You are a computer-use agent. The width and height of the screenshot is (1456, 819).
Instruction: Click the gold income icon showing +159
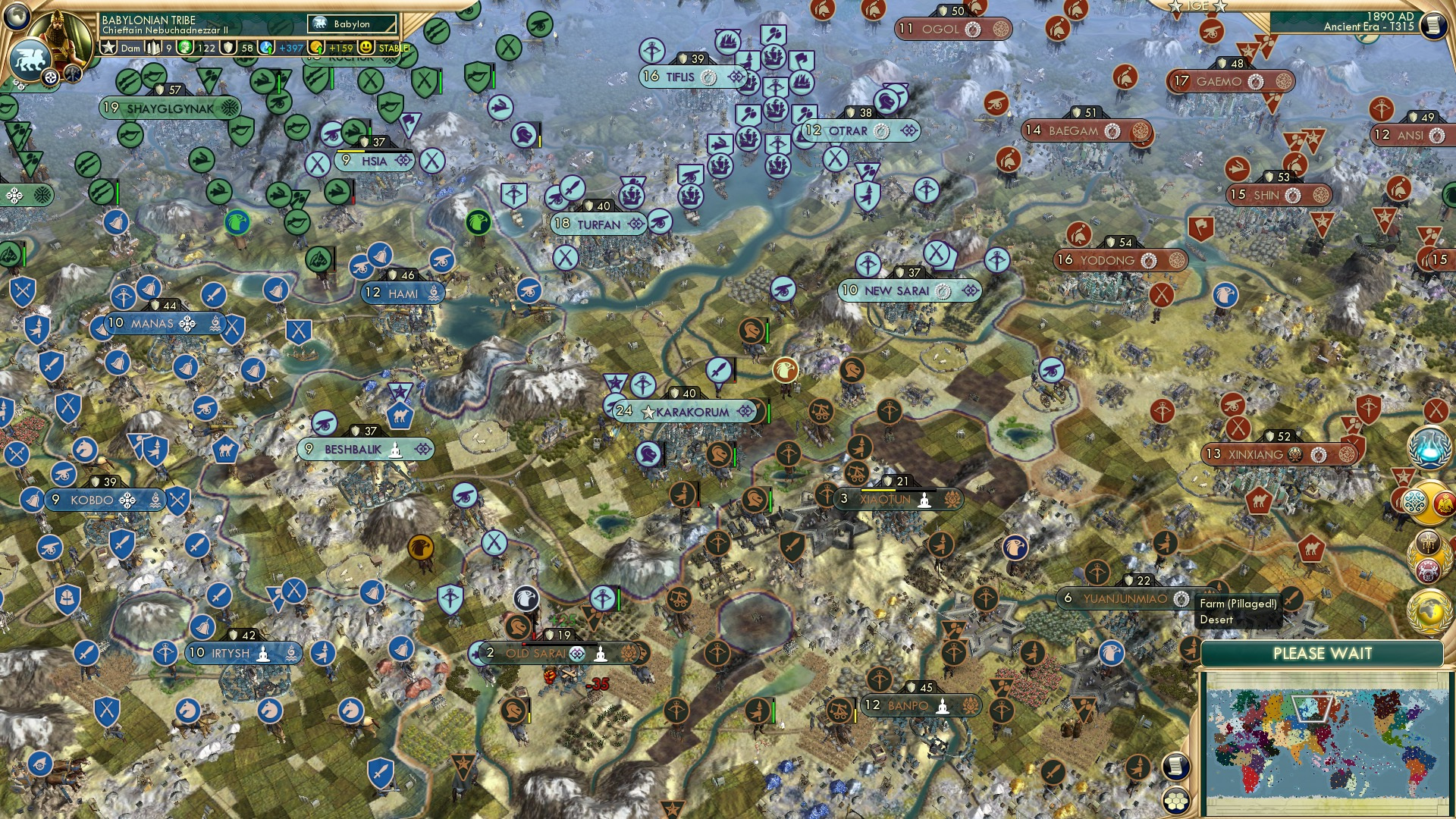pos(315,47)
